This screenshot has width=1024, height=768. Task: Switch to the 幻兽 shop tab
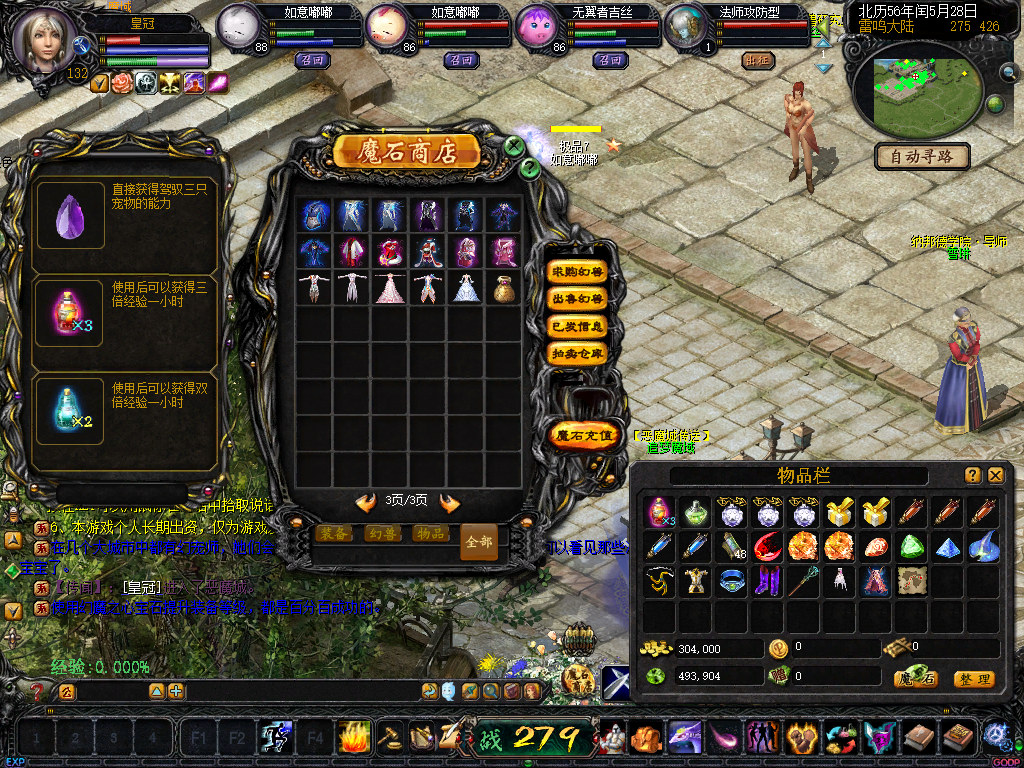[384, 534]
